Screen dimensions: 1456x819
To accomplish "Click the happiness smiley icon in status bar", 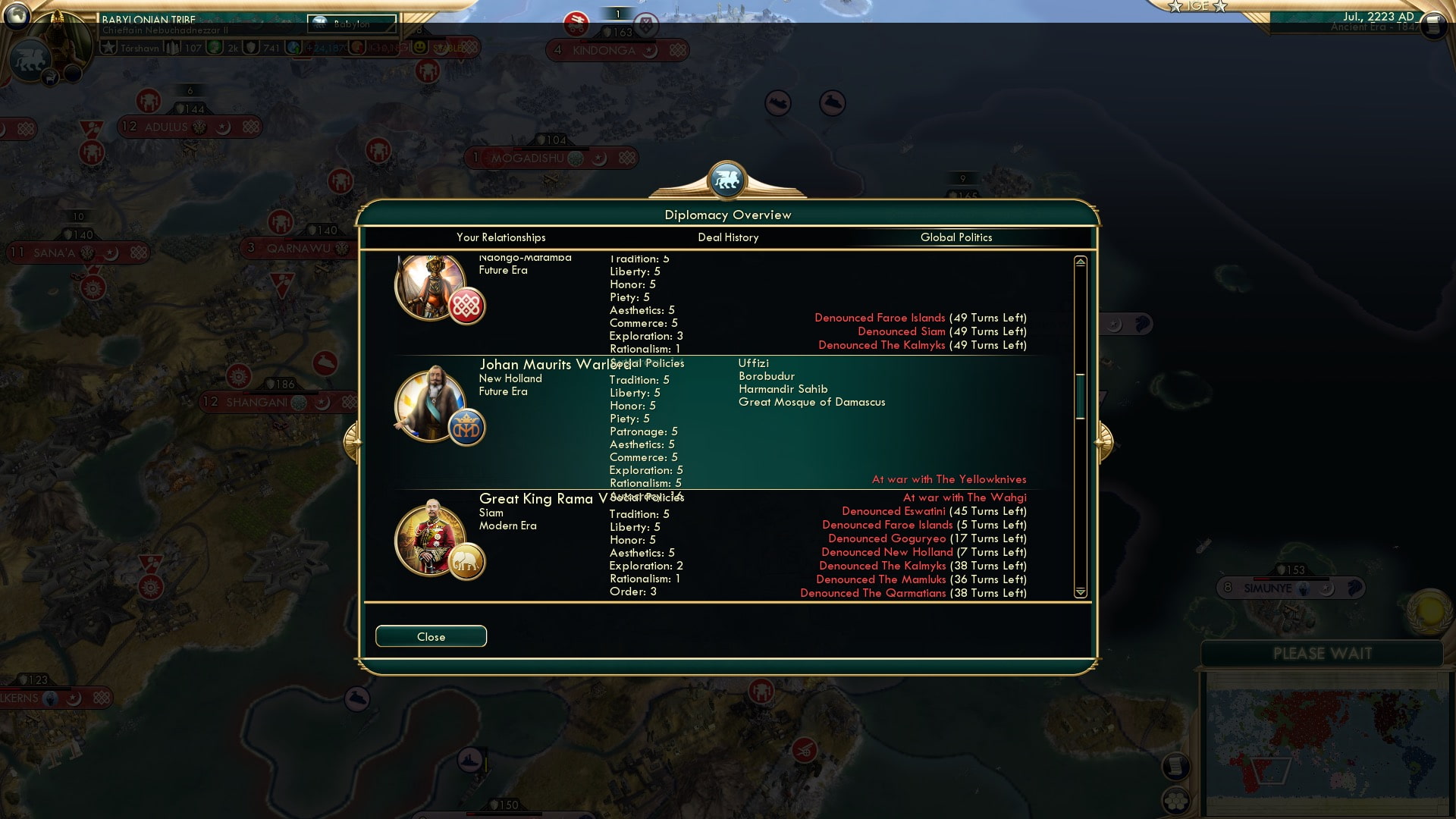I will click(x=418, y=46).
